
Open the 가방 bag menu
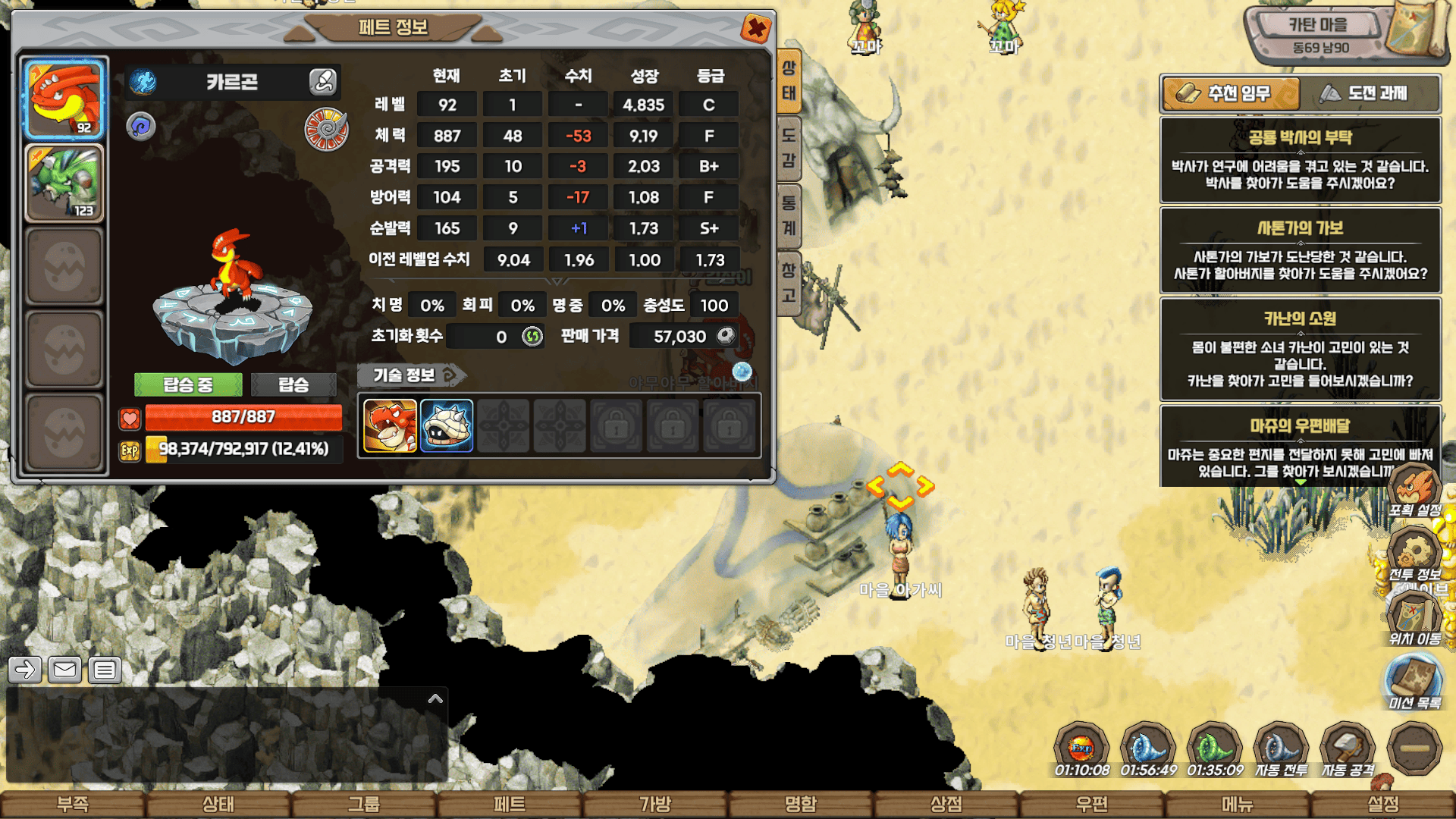point(655,804)
